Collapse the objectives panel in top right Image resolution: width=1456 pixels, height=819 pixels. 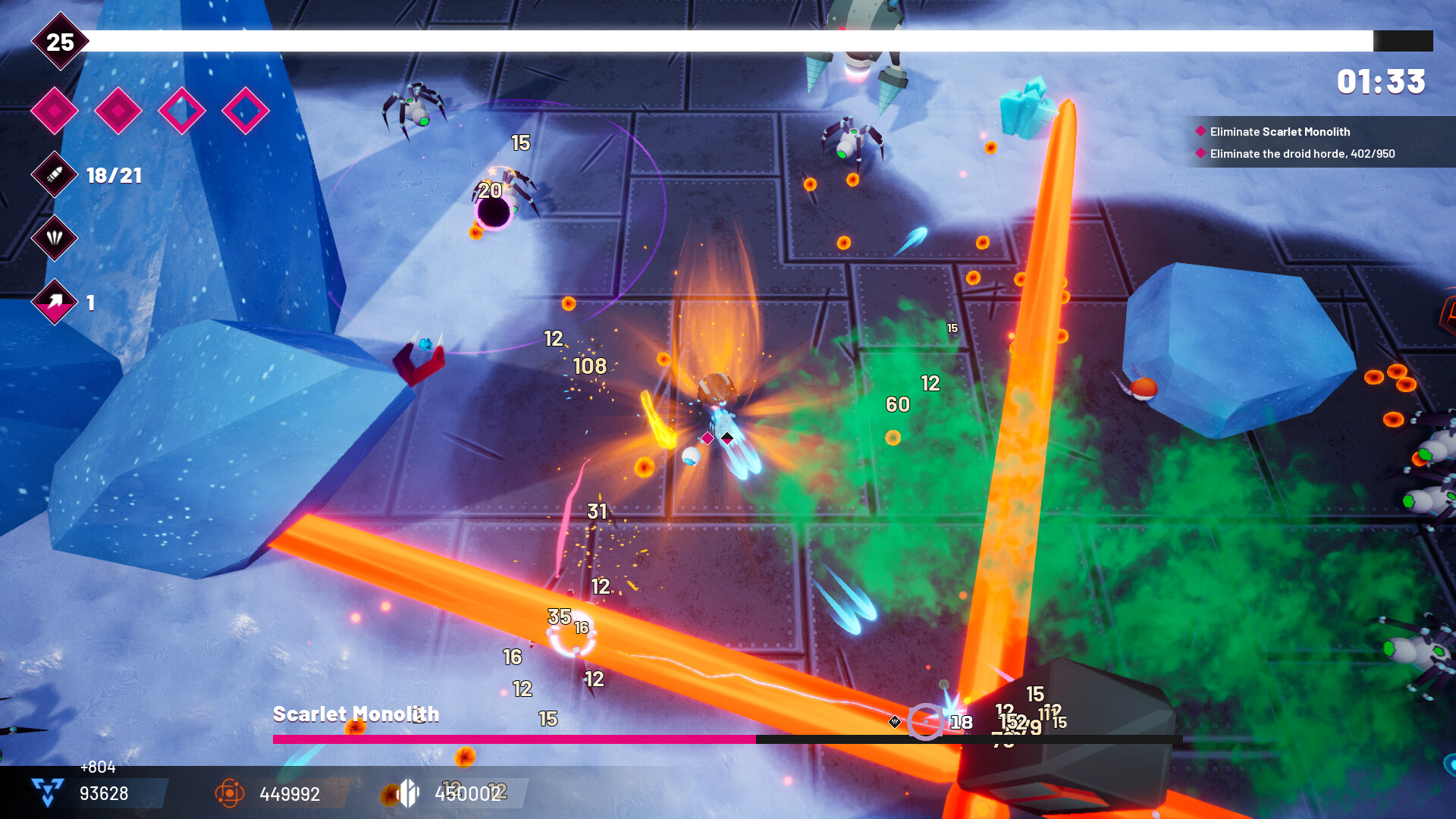point(1319,143)
